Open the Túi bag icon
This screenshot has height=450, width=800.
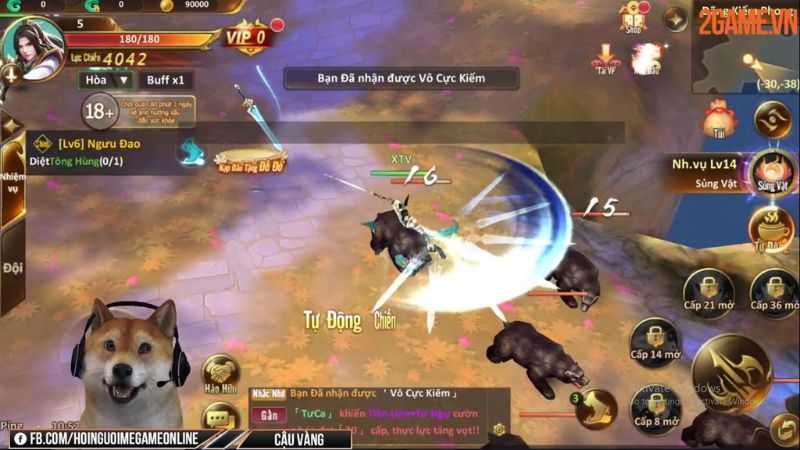point(716,120)
